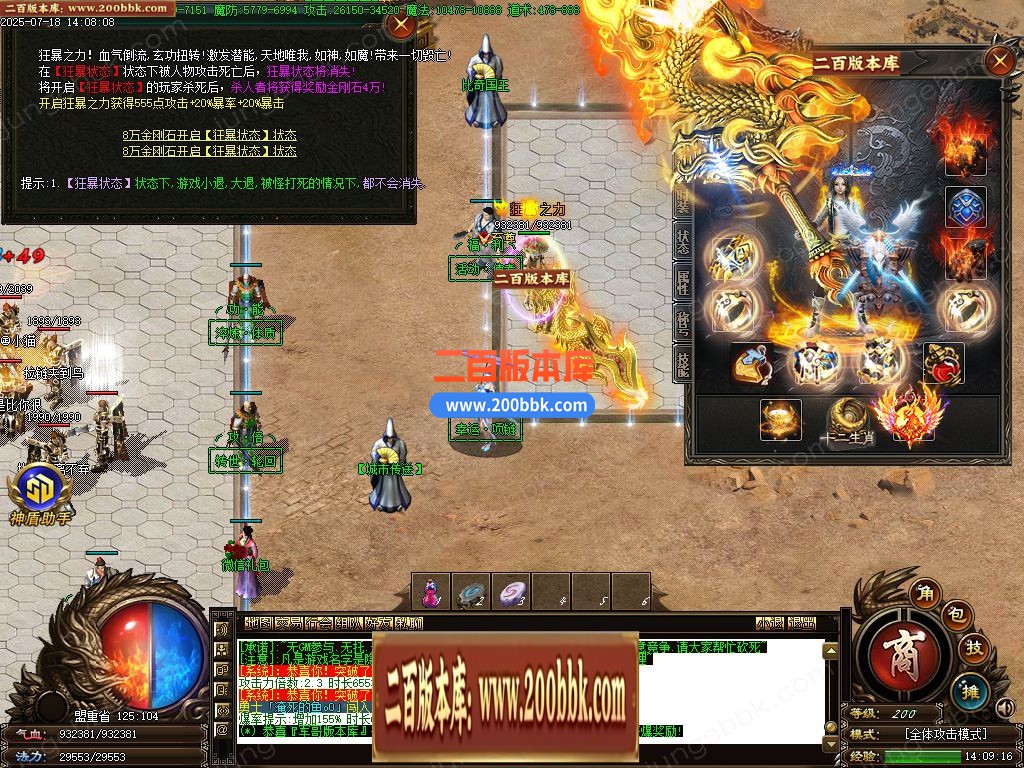The height and width of the screenshot is (768, 1024).
Task: Switch to the 状态 tab
Action: 683,241
